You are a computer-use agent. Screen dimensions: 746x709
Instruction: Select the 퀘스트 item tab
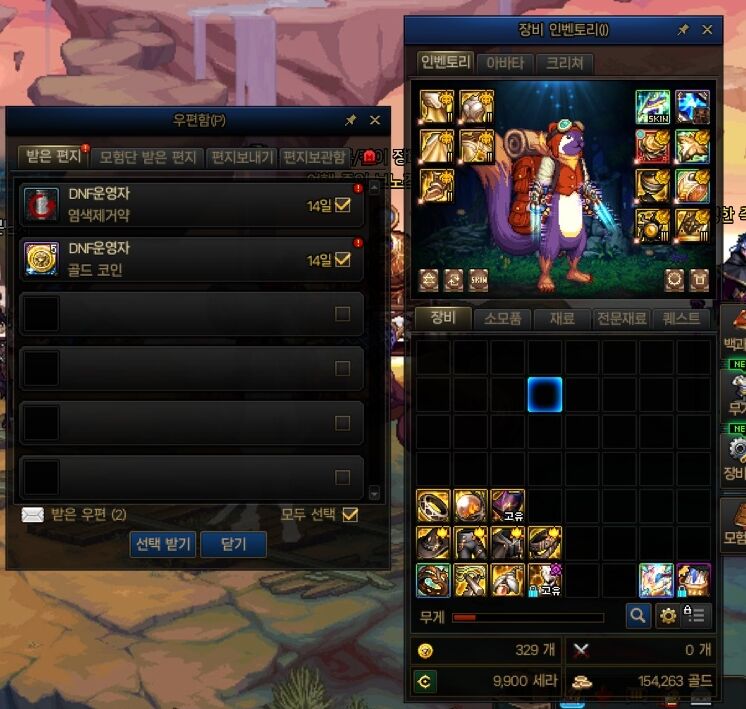(x=681, y=319)
